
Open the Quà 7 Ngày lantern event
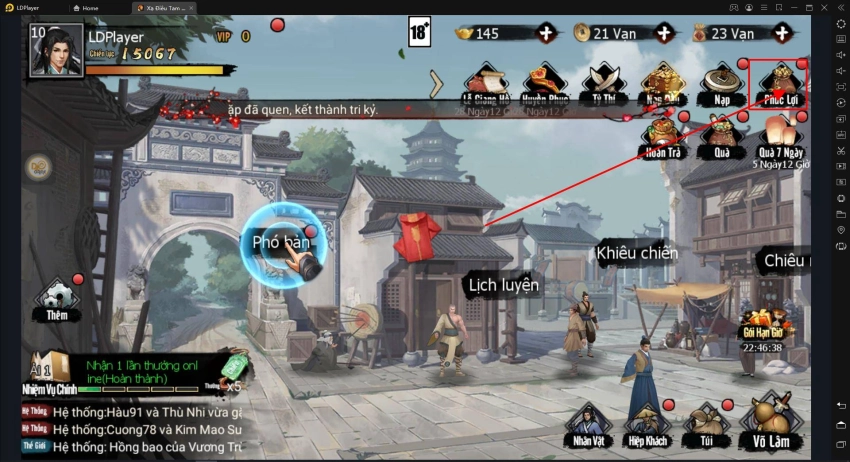(781, 137)
